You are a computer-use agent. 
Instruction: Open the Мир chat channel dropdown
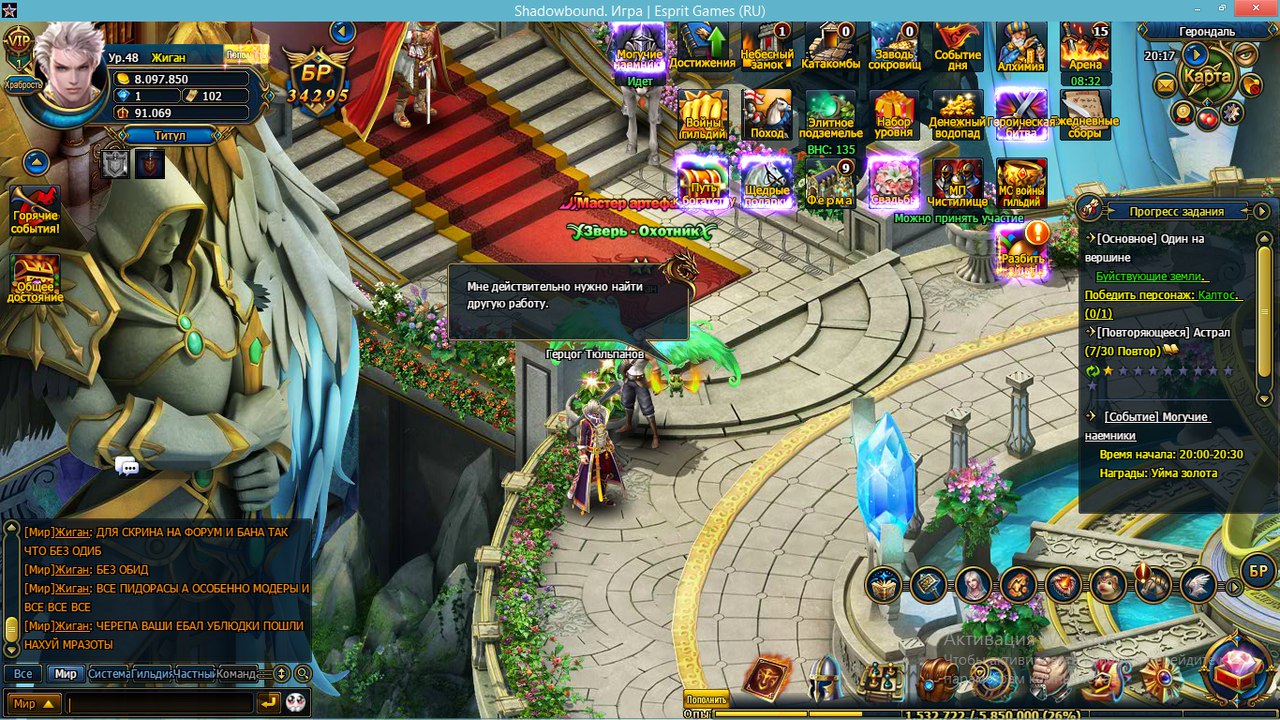click(34, 704)
